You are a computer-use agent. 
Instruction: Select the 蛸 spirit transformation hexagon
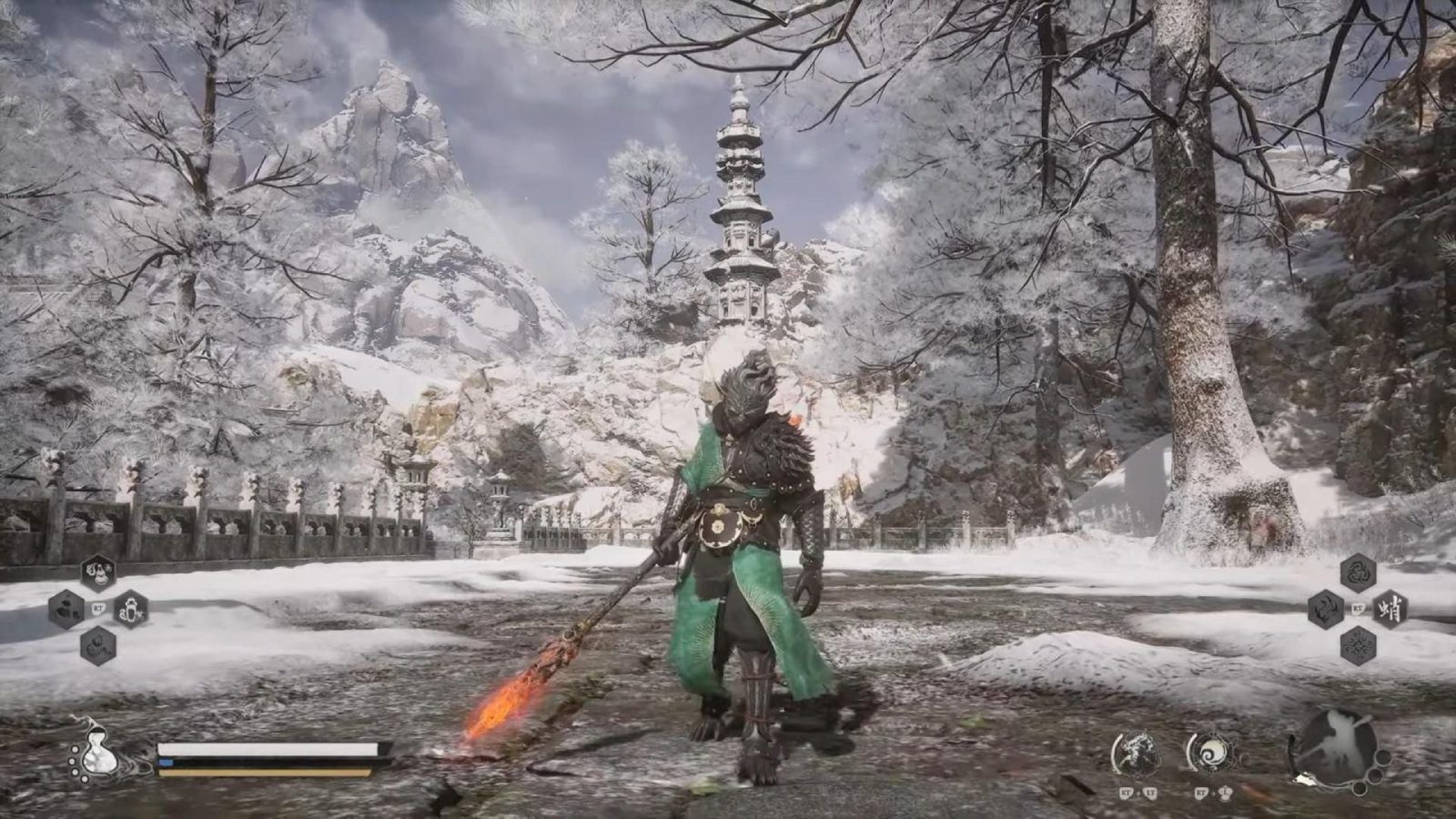tap(1390, 610)
